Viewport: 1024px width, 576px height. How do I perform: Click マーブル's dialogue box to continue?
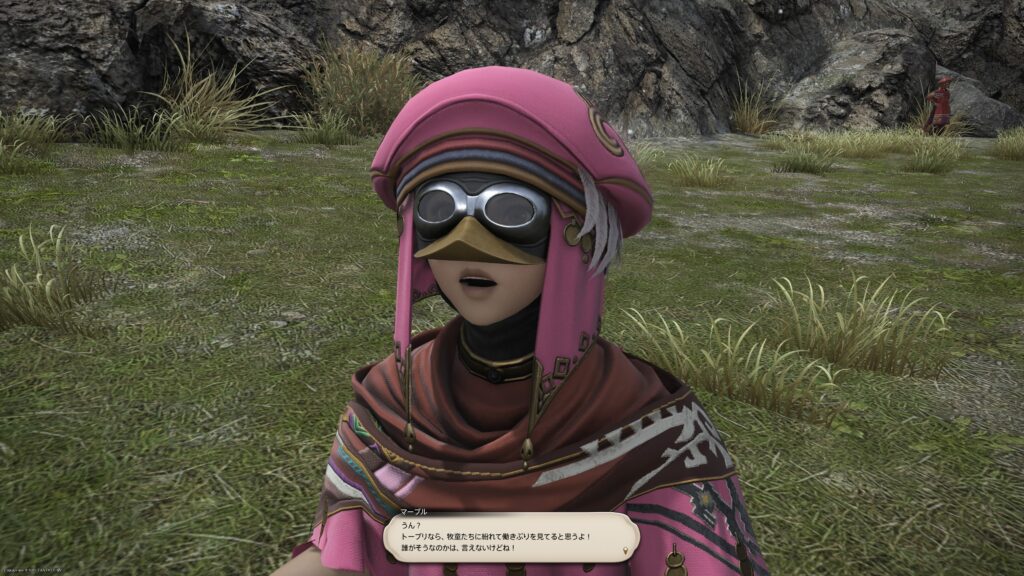click(x=510, y=537)
